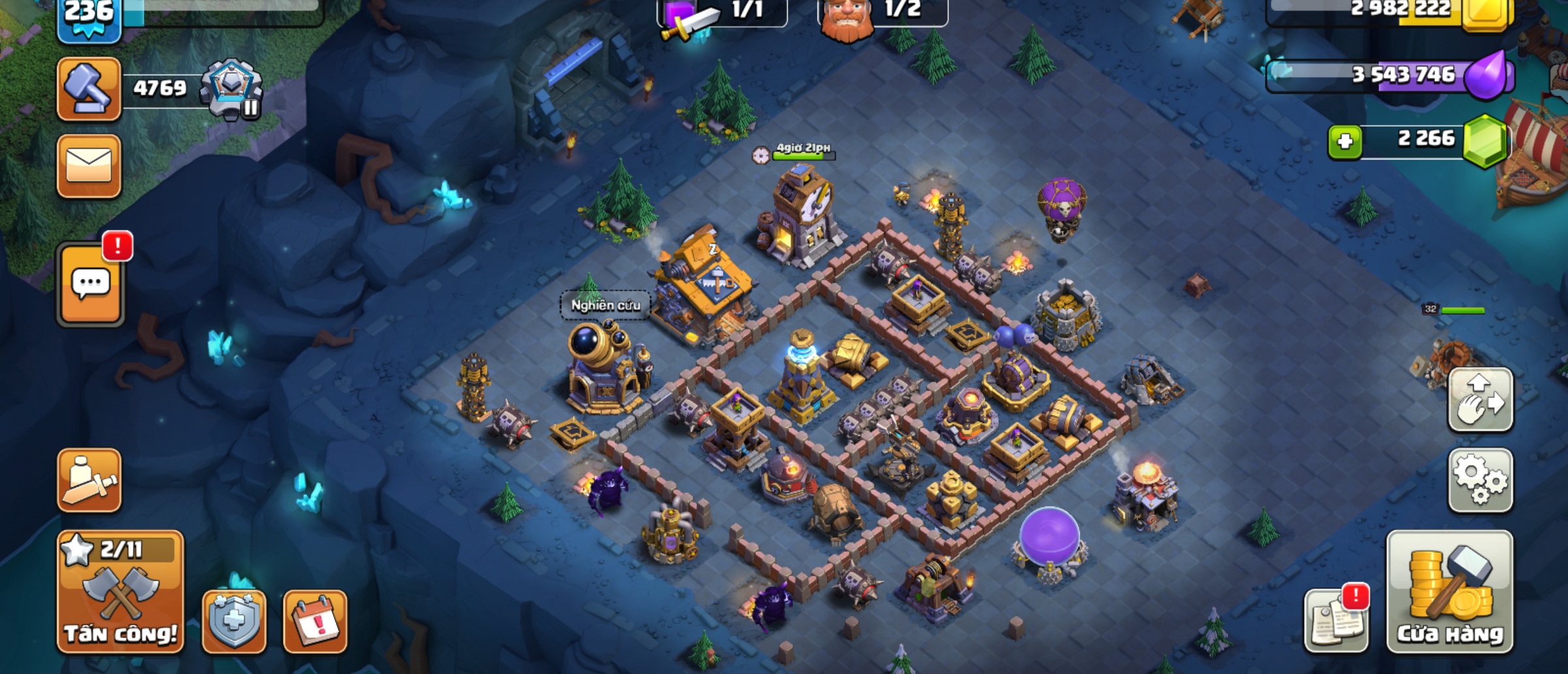Open the mail envelope inbox
Image resolution: width=1568 pixels, height=674 pixels.
[x=89, y=166]
